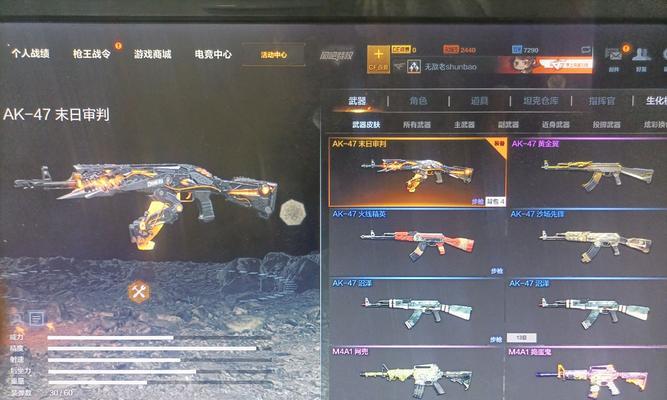Go to 枪王战令 battle pass
Screen dimensions: 667x400
coord(92,54)
